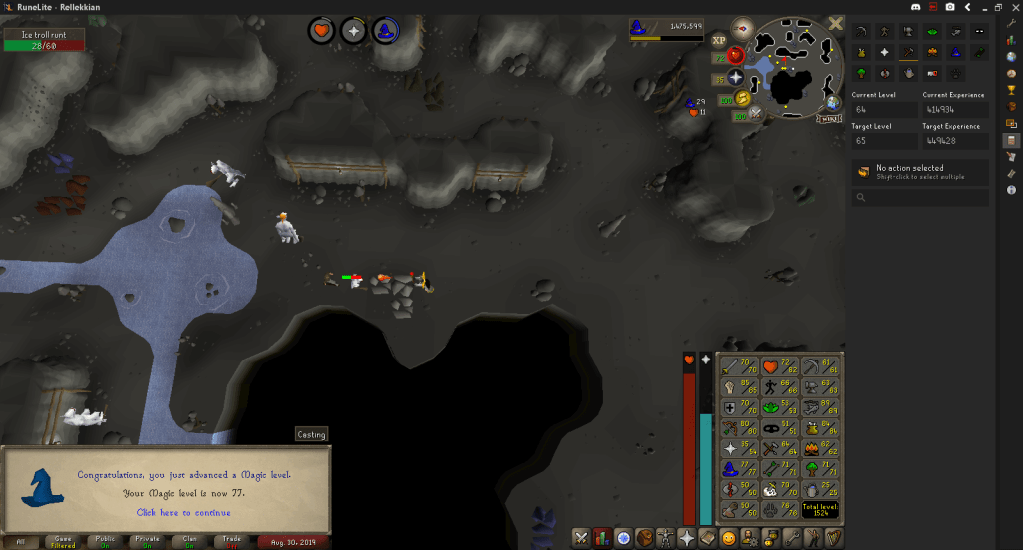Open the inventory backpack tab
This screenshot has width=1023, height=550.
point(642,538)
